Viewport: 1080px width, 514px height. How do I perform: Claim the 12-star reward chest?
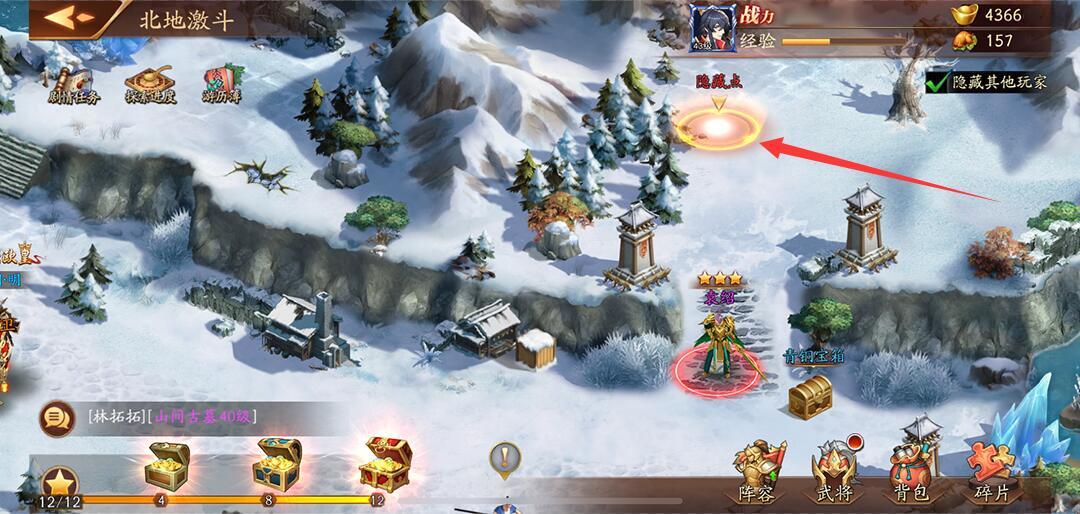tap(384, 462)
